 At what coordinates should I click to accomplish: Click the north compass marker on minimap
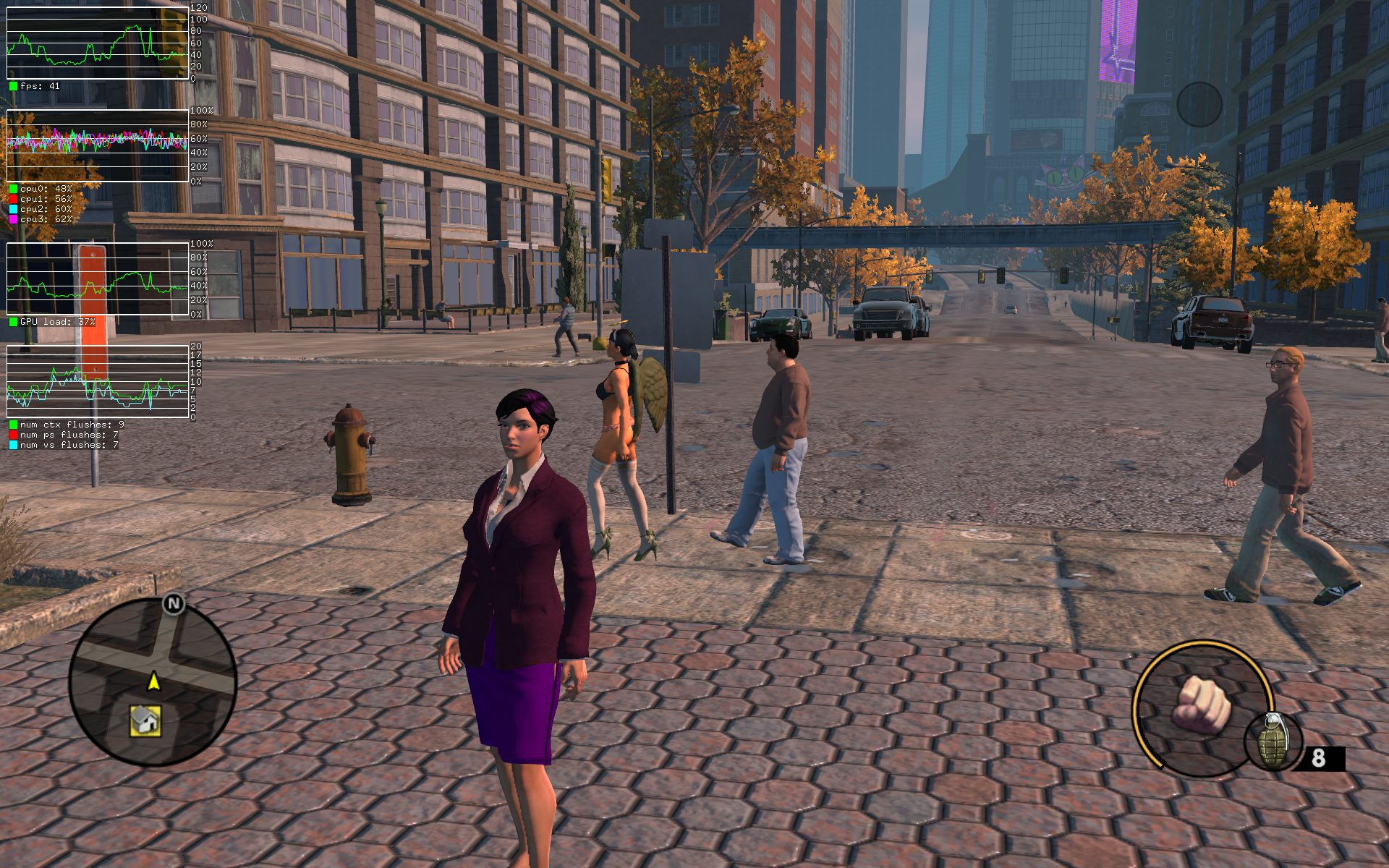pyautogui.click(x=174, y=603)
